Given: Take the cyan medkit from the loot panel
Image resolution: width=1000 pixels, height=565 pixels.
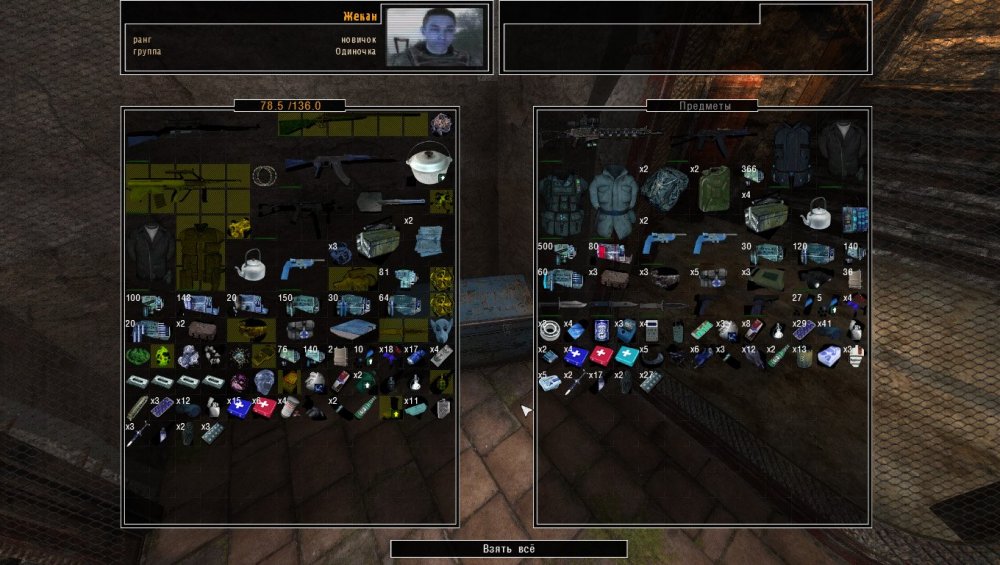Looking at the screenshot, I should click(629, 354).
